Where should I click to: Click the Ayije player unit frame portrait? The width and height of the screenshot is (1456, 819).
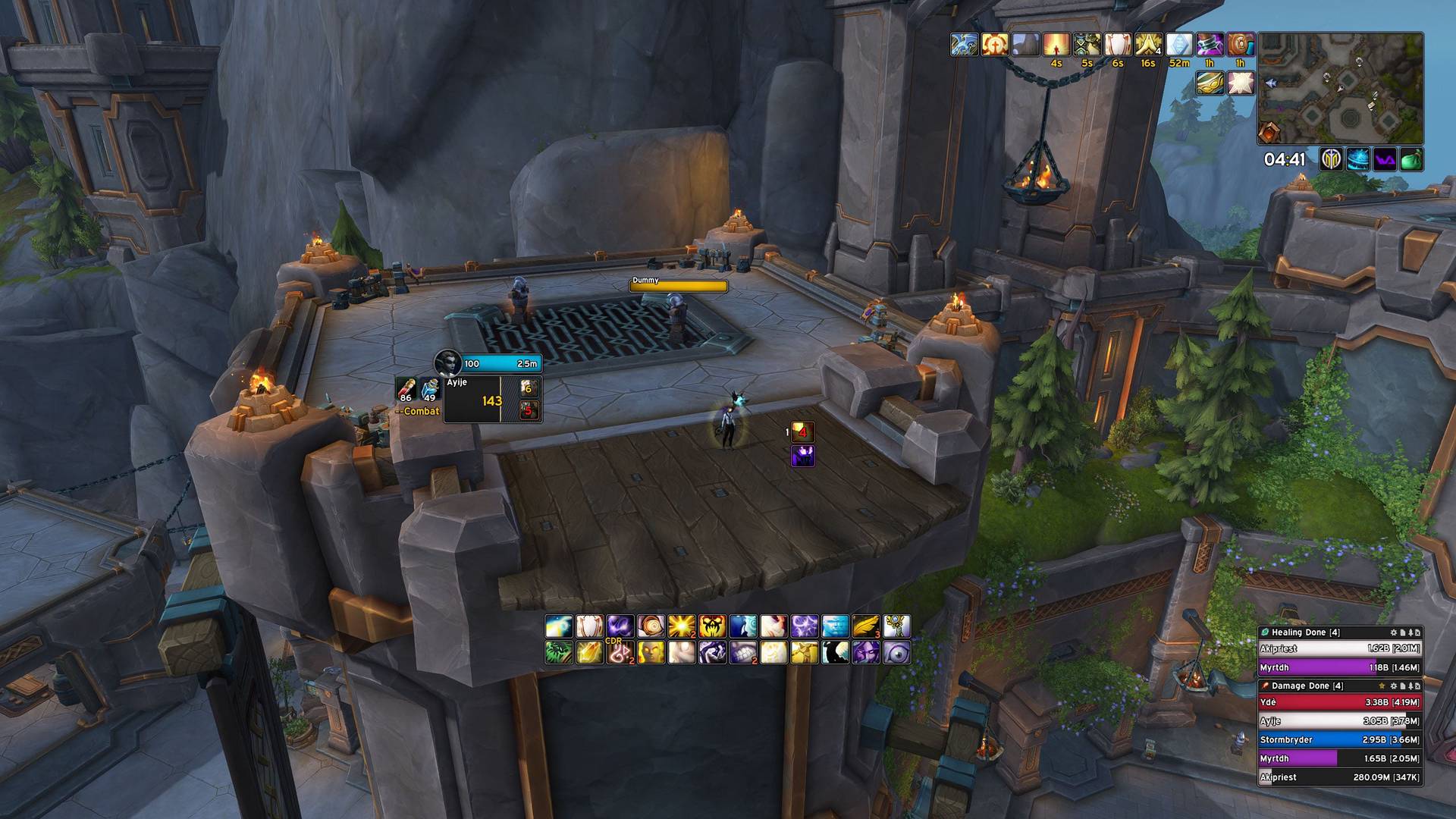(447, 363)
